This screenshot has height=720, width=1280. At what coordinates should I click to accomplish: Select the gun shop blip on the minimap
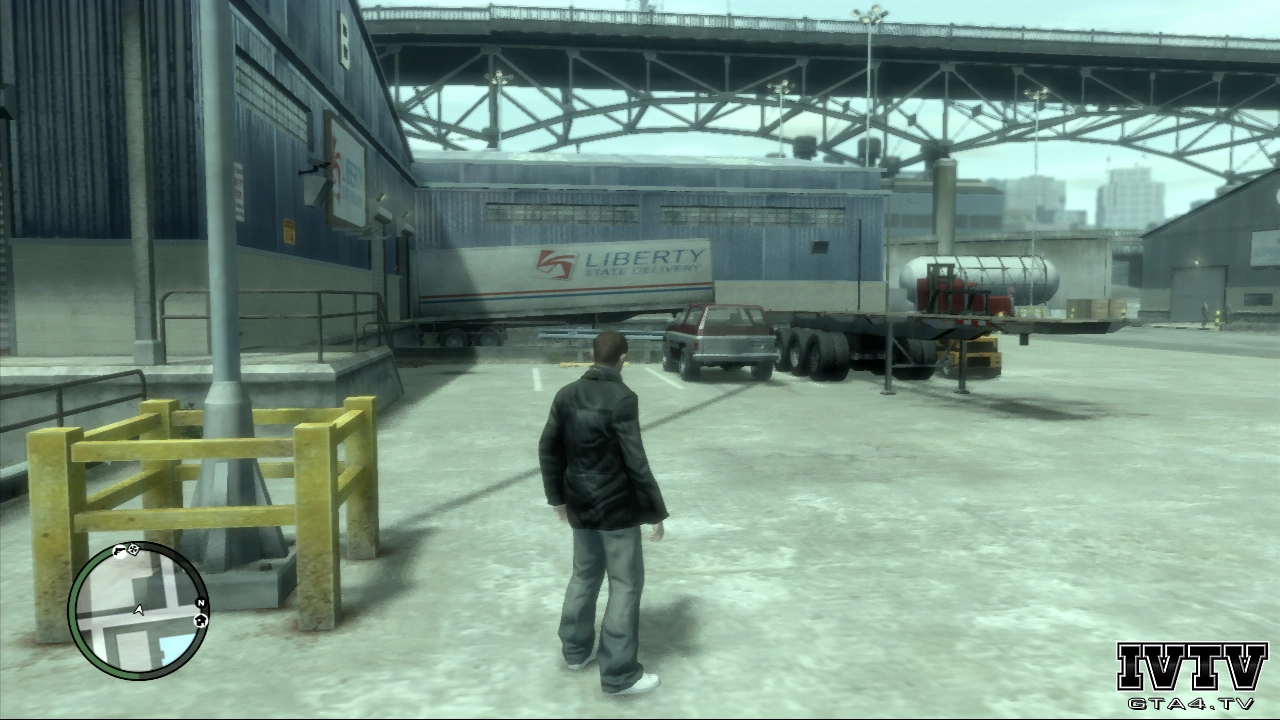[121, 551]
